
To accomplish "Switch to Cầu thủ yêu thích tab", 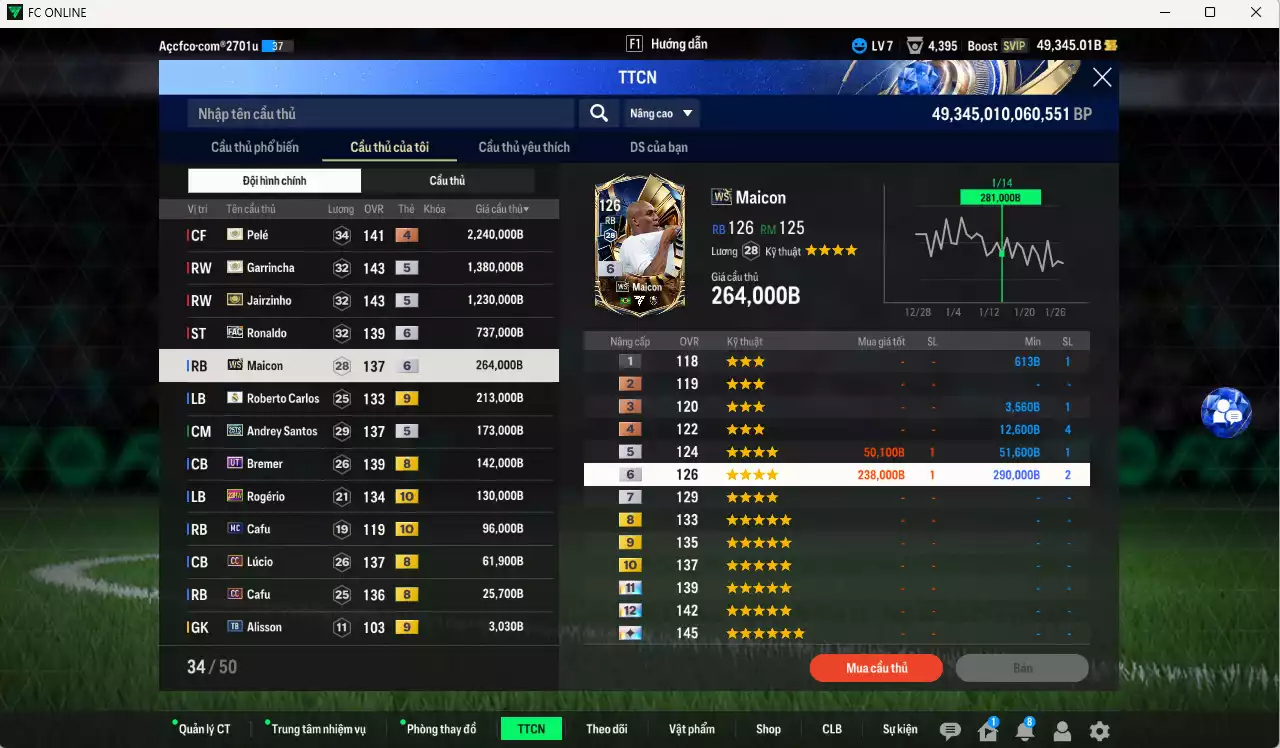I will (x=524, y=147).
